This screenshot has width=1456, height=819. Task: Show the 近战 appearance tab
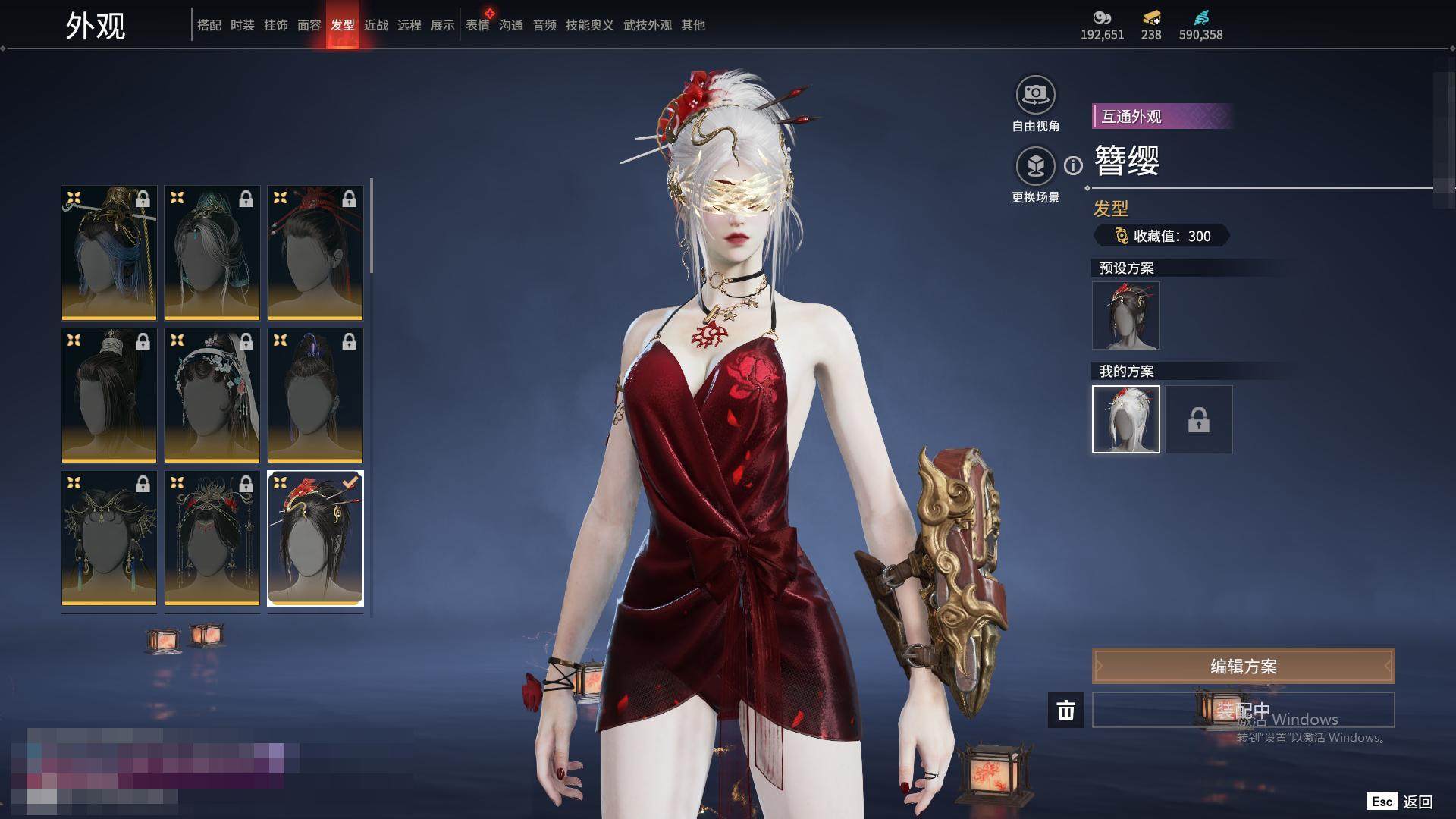(376, 25)
